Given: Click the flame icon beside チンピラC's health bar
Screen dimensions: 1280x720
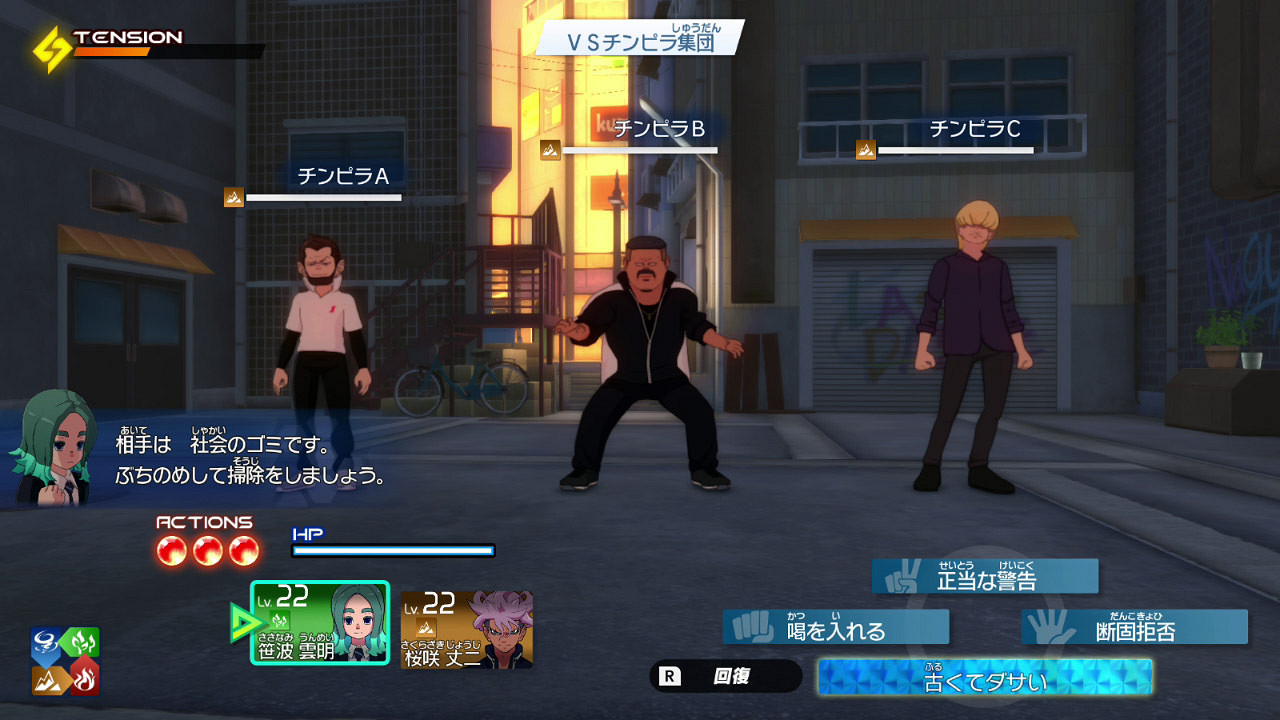Looking at the screenshot, I should click(x=865, y=150).
